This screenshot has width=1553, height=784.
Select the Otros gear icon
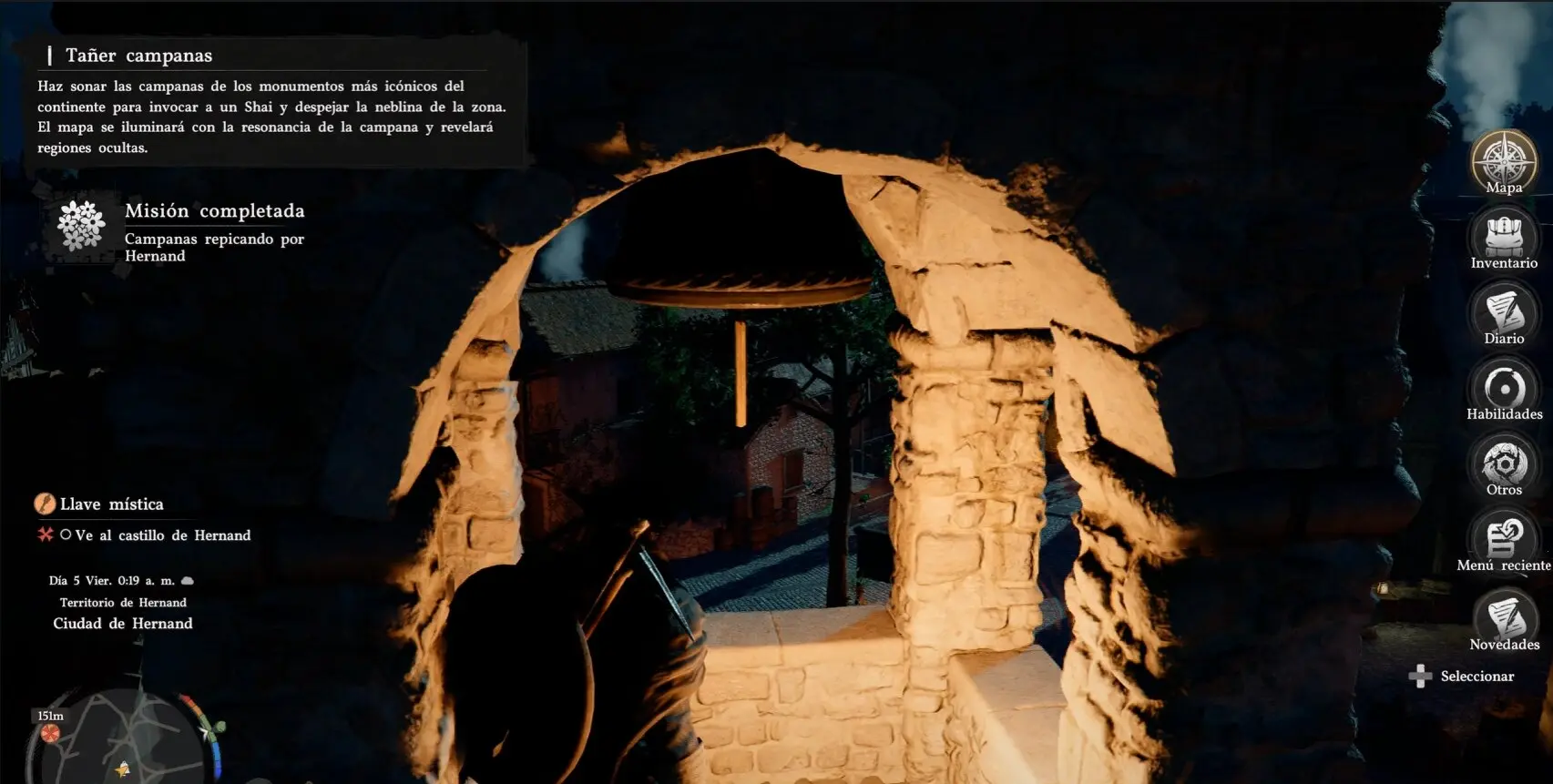tap(1504, 463)
